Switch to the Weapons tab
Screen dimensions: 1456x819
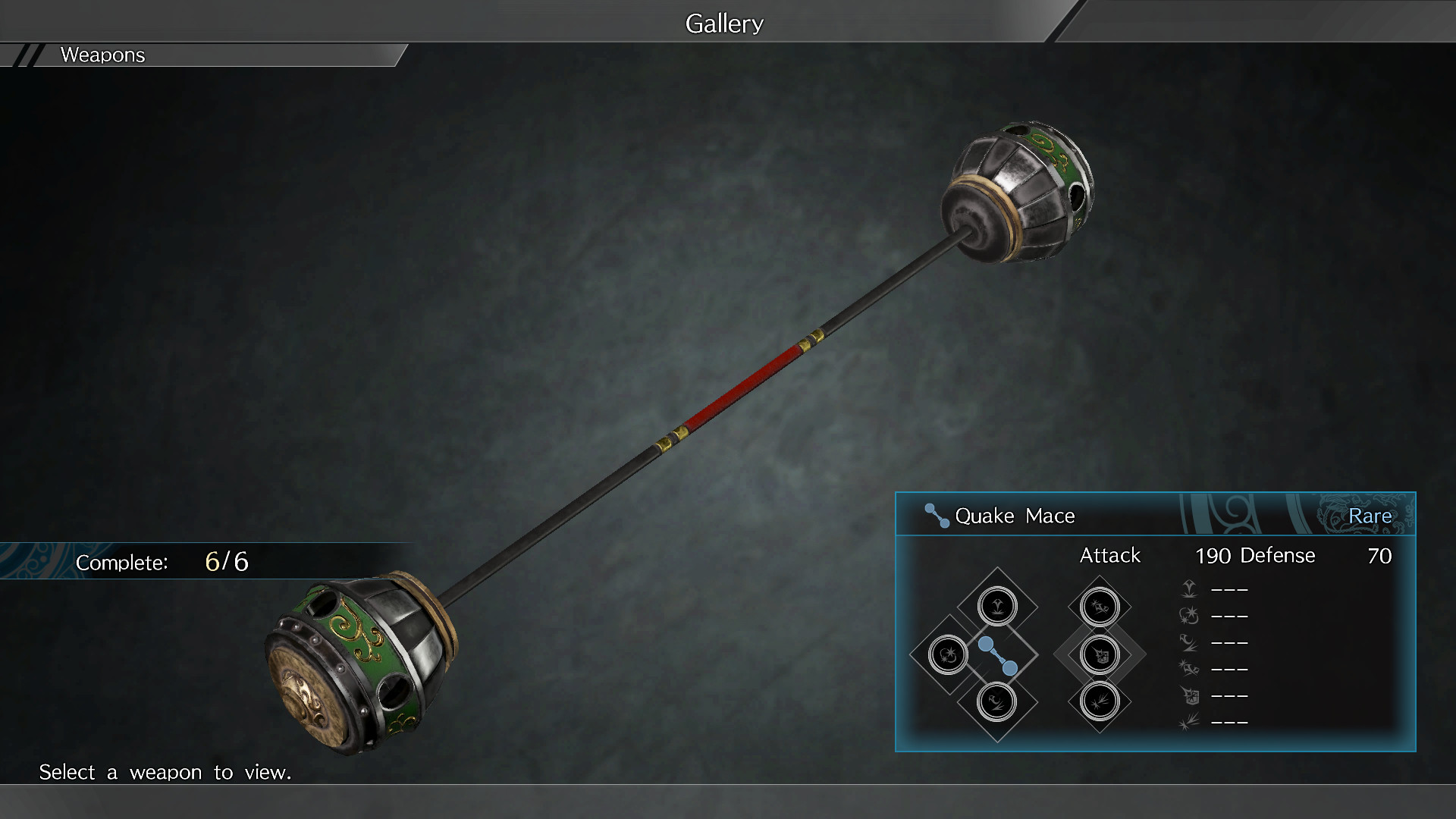[x=102, y=55]
